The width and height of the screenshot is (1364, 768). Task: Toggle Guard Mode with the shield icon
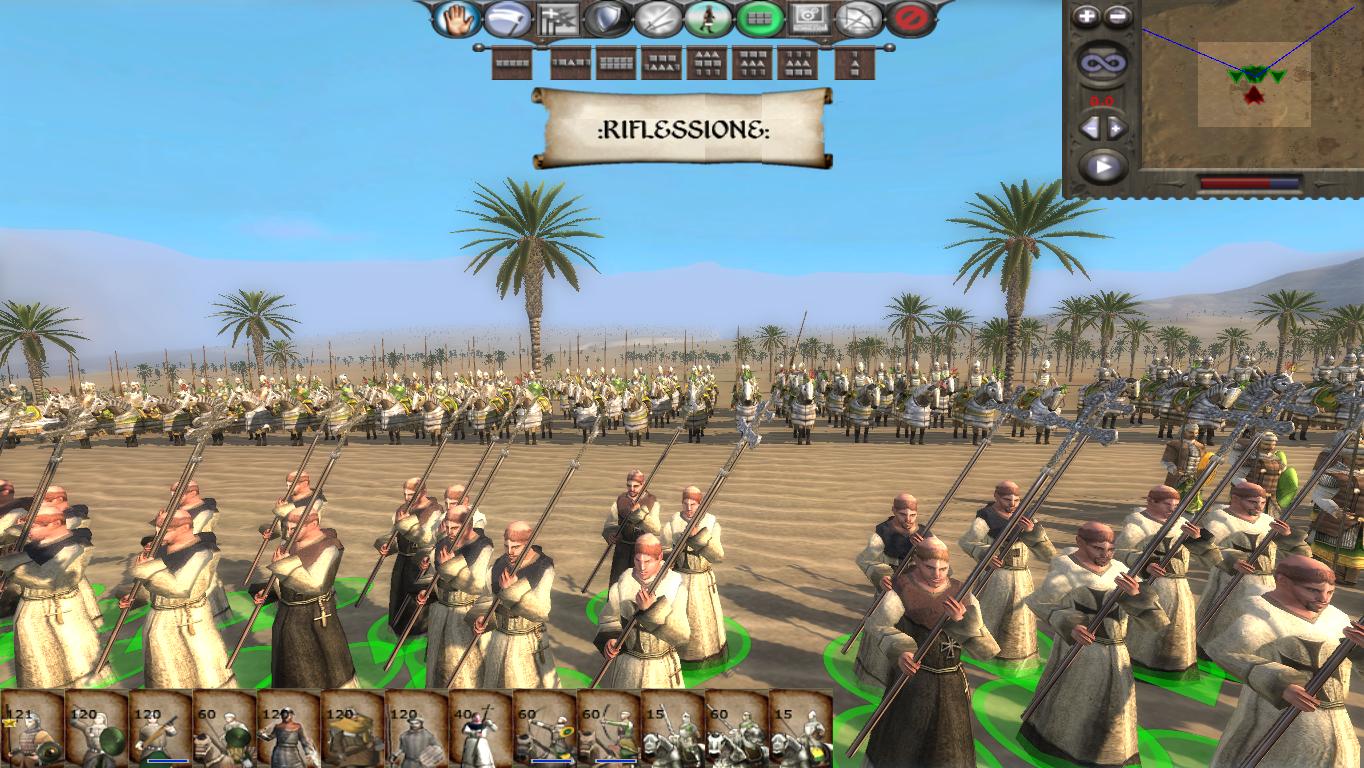click(x=606, y=17)
